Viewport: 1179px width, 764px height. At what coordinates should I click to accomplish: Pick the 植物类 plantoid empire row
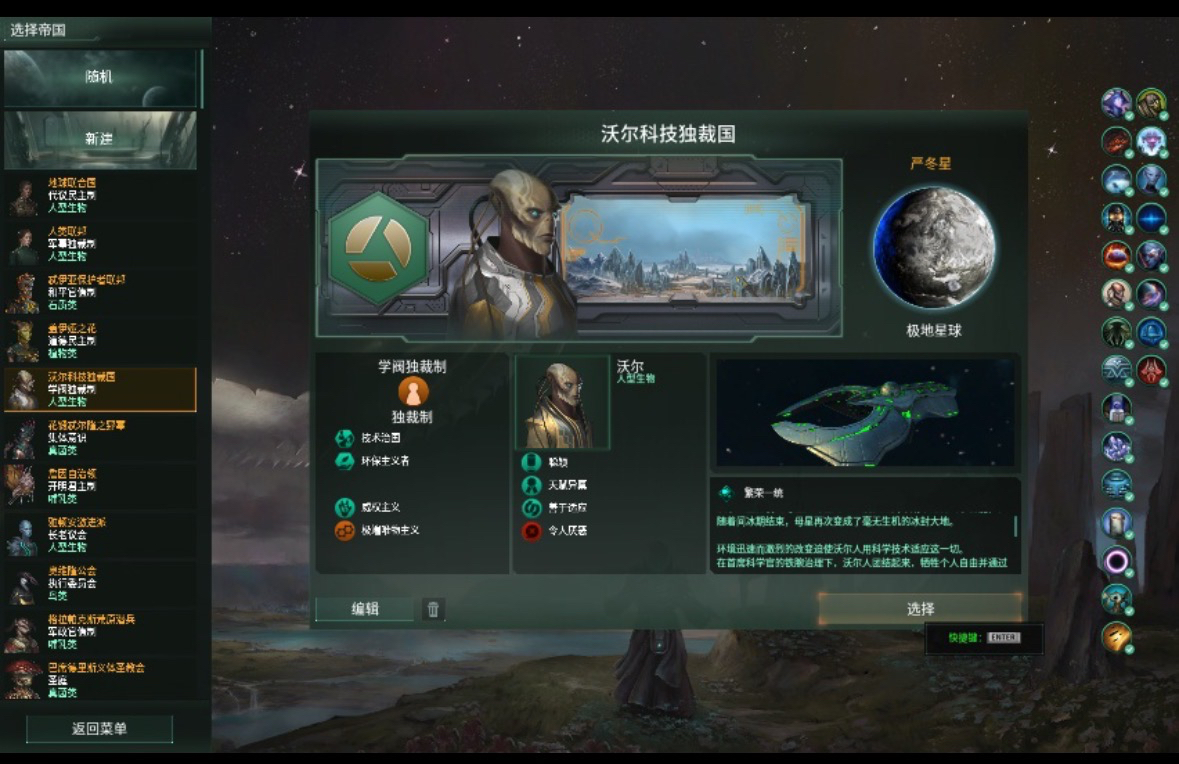point(100,341)
